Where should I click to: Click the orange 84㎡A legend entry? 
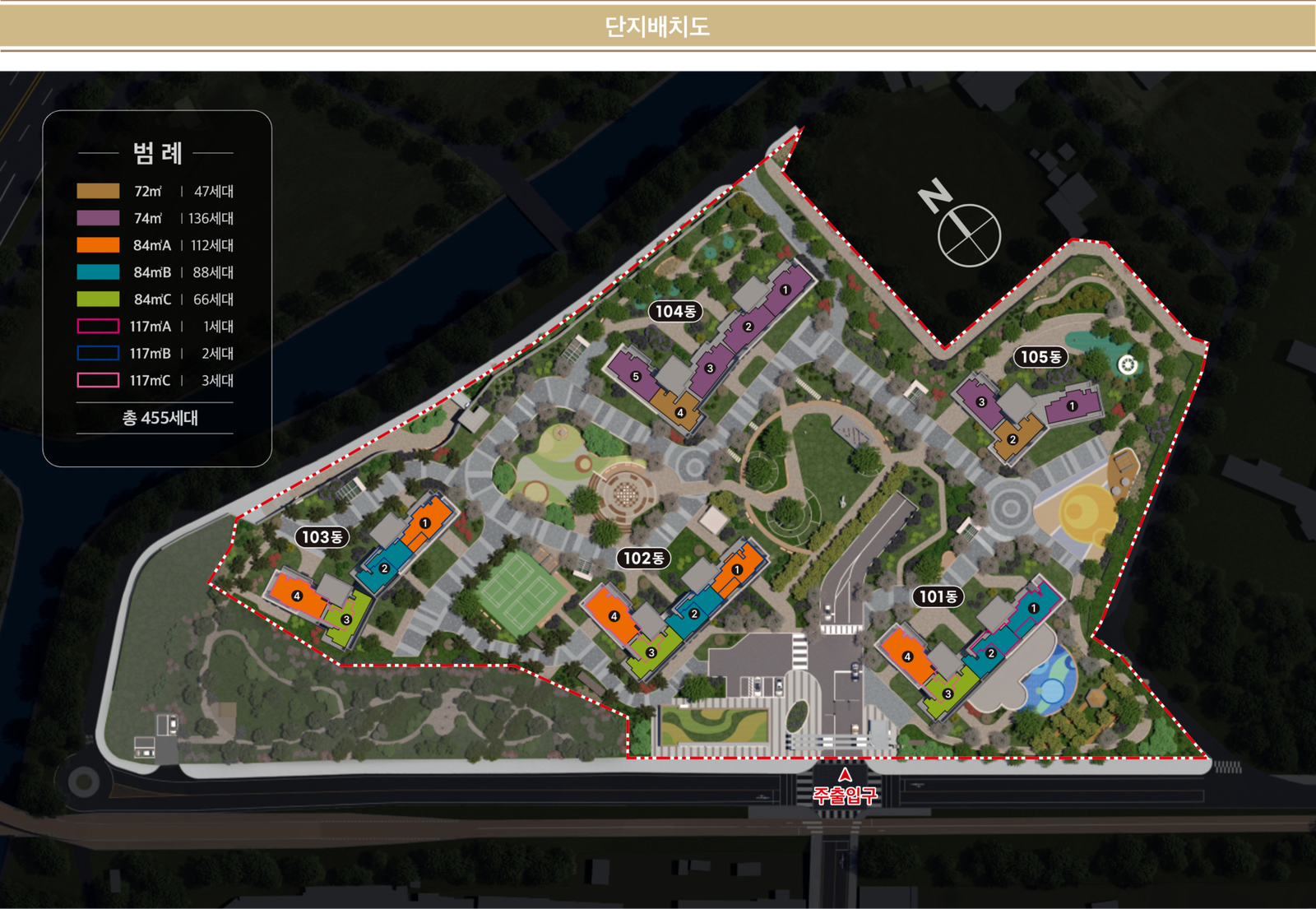(x=155, y=245)
